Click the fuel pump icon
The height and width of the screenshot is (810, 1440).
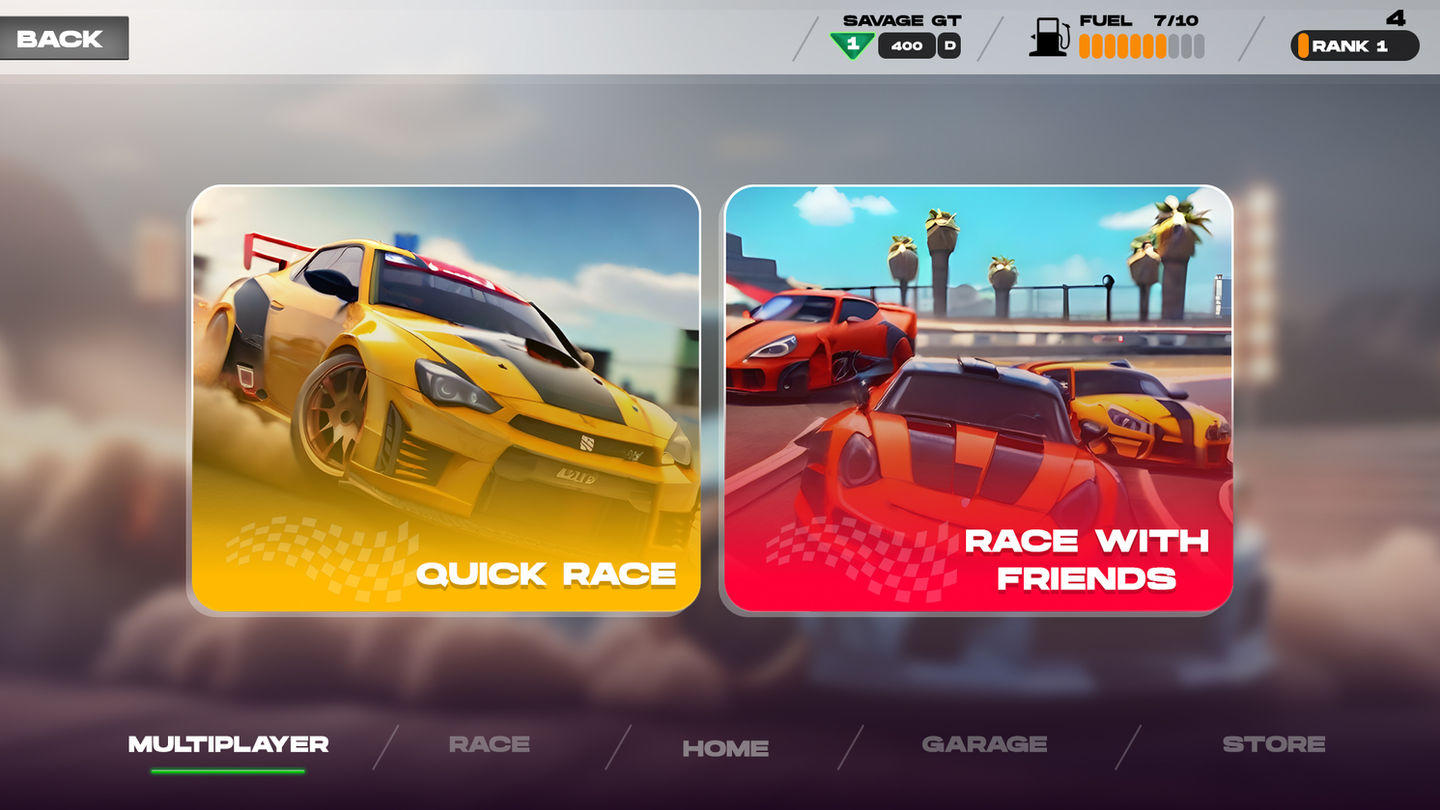click(x=1048, y=37)
